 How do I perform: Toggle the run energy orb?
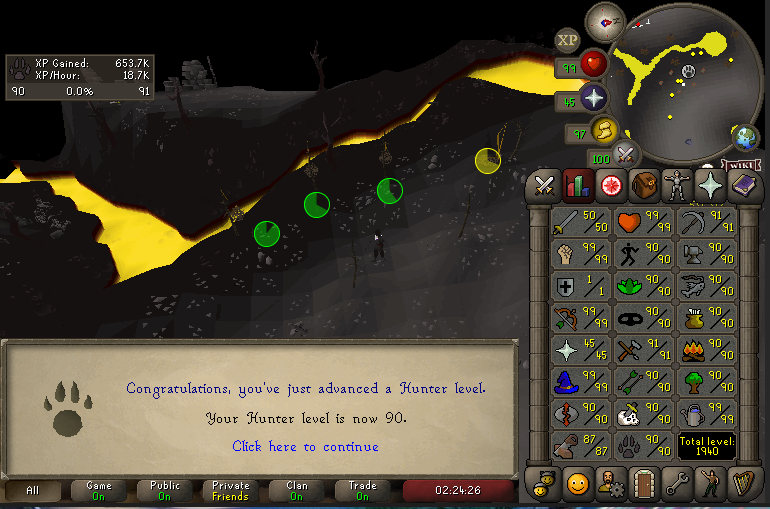point(603,131)
